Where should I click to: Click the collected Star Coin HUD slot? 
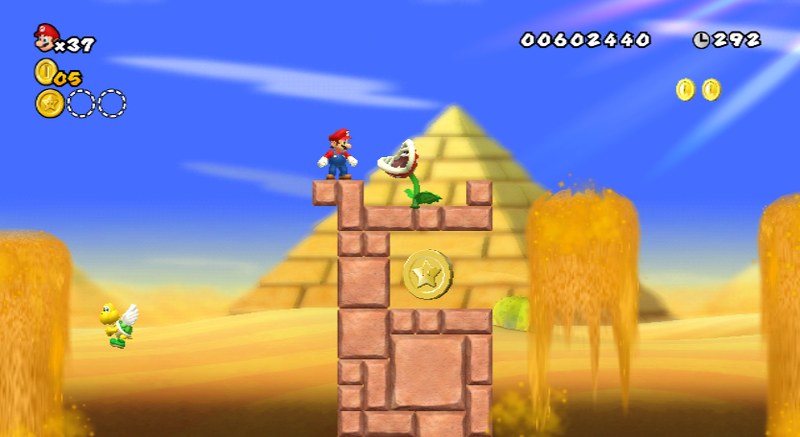49,103
